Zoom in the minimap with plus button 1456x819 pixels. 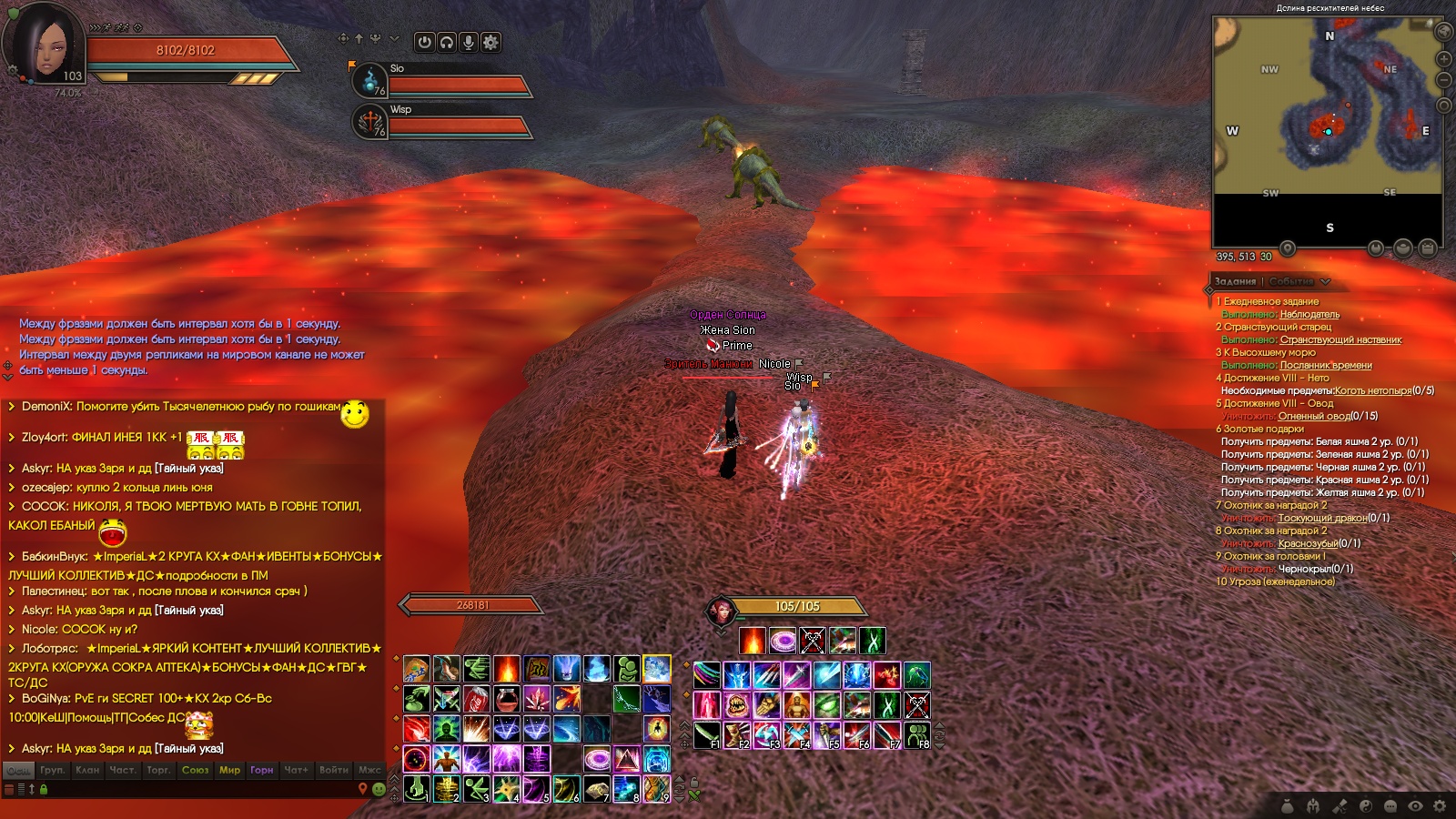(x=1443, y=58)
